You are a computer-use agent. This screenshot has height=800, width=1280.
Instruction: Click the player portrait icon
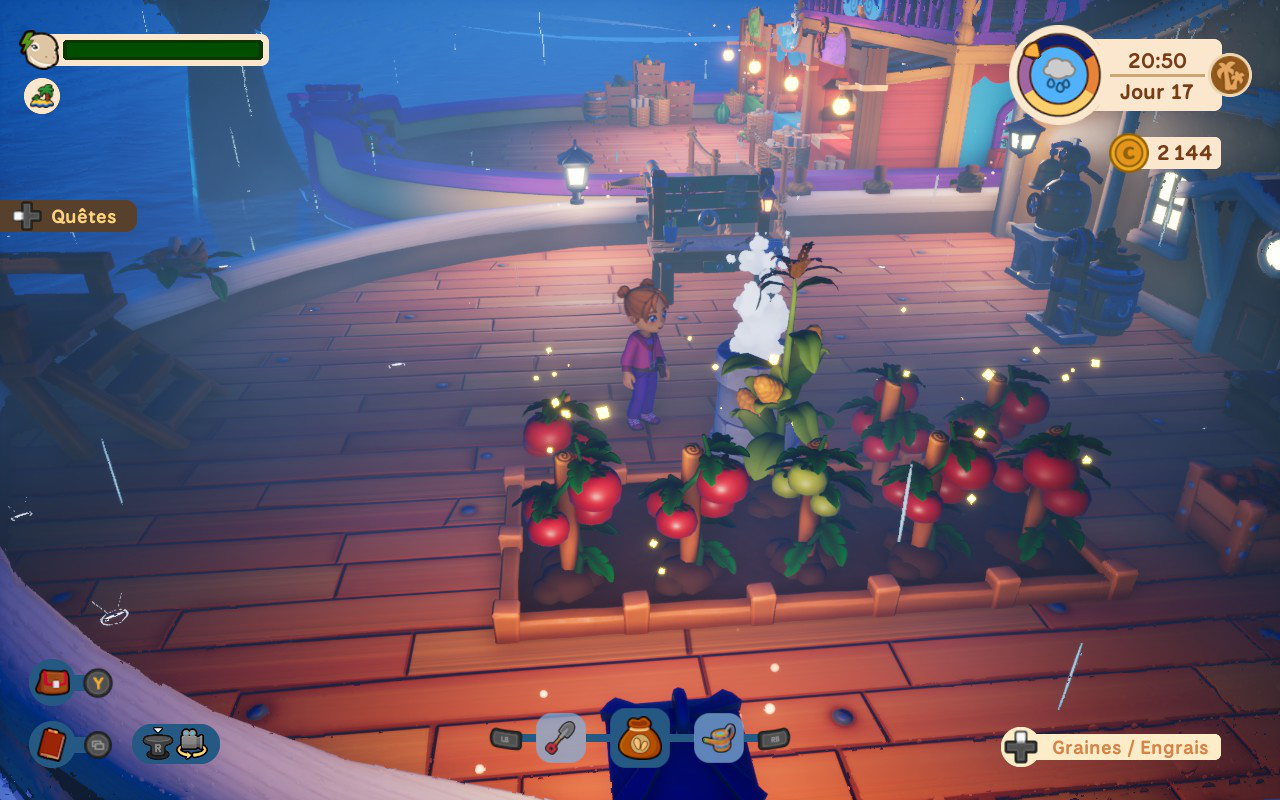click(x=40, y=49)
